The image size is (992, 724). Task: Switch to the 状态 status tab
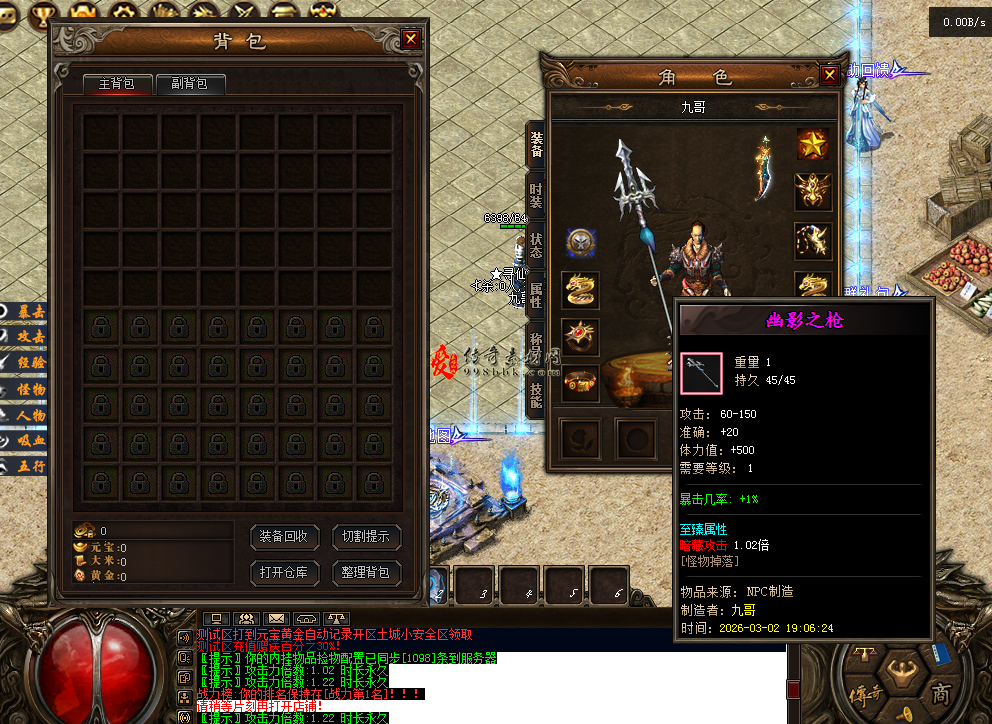click(536, 246)
